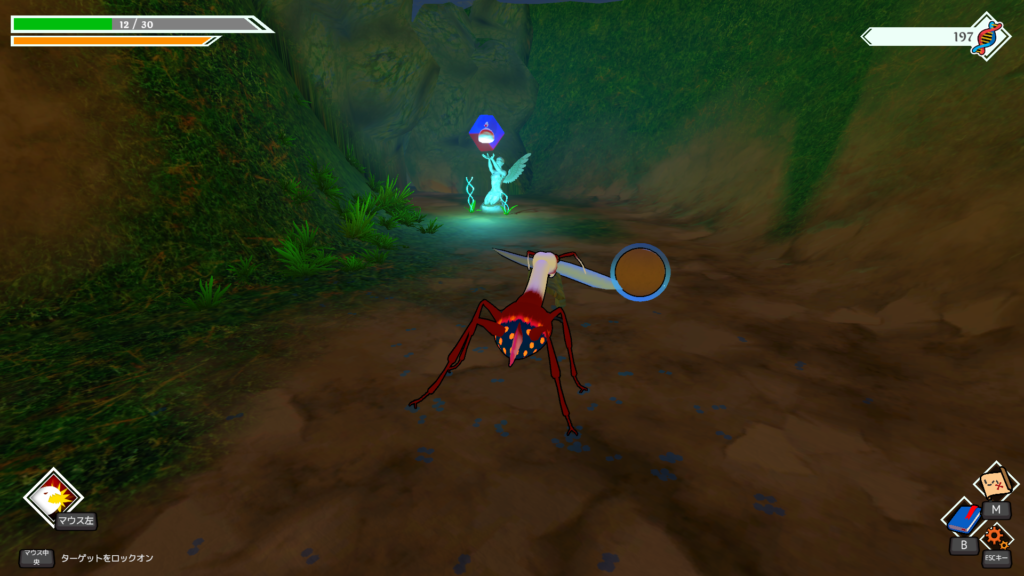The image size is (1024, 576).
Task: Open the treasure map scroll icon
Action: pos(994,485)
